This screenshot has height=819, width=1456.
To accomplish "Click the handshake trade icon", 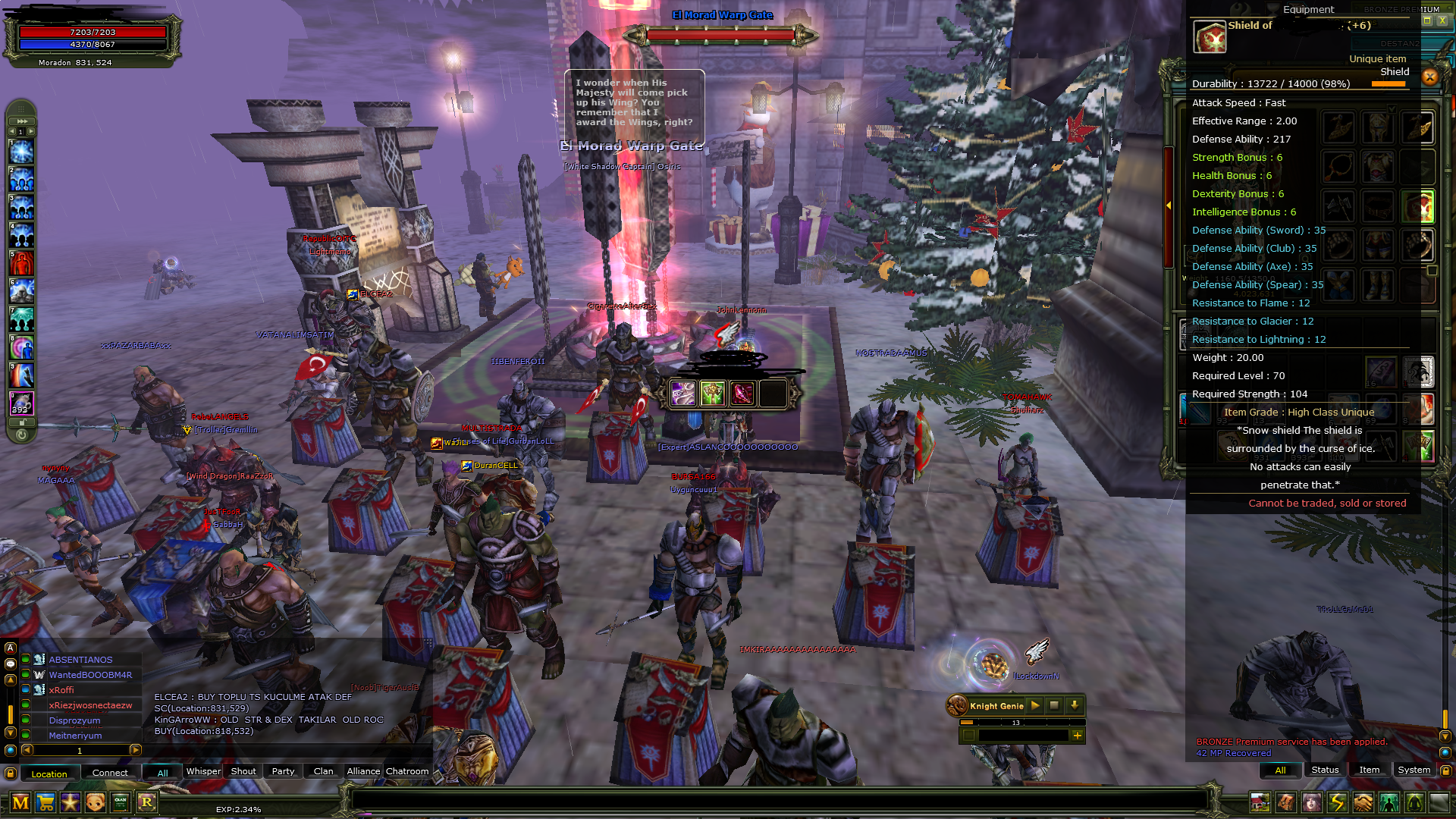I will coord(1363,802).
